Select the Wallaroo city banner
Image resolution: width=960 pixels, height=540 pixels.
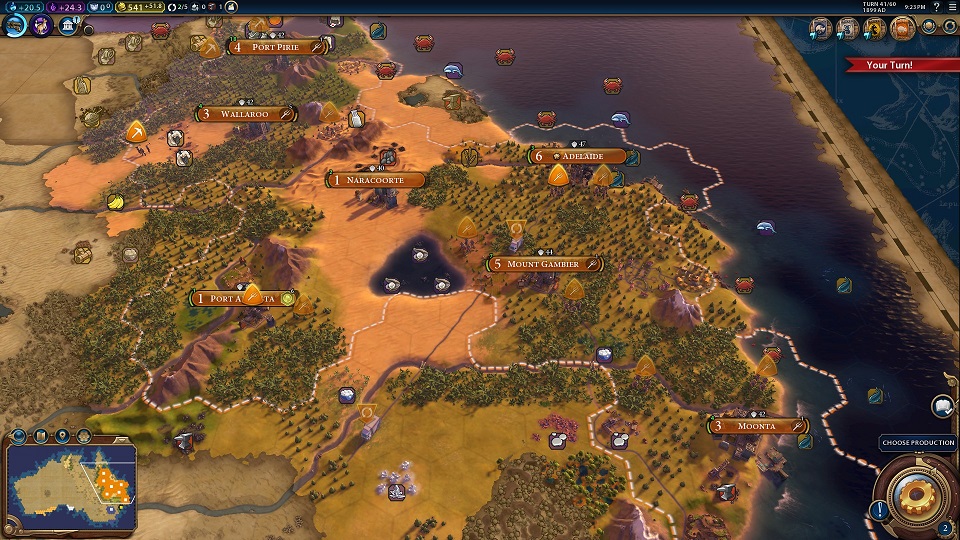point(246,114)
